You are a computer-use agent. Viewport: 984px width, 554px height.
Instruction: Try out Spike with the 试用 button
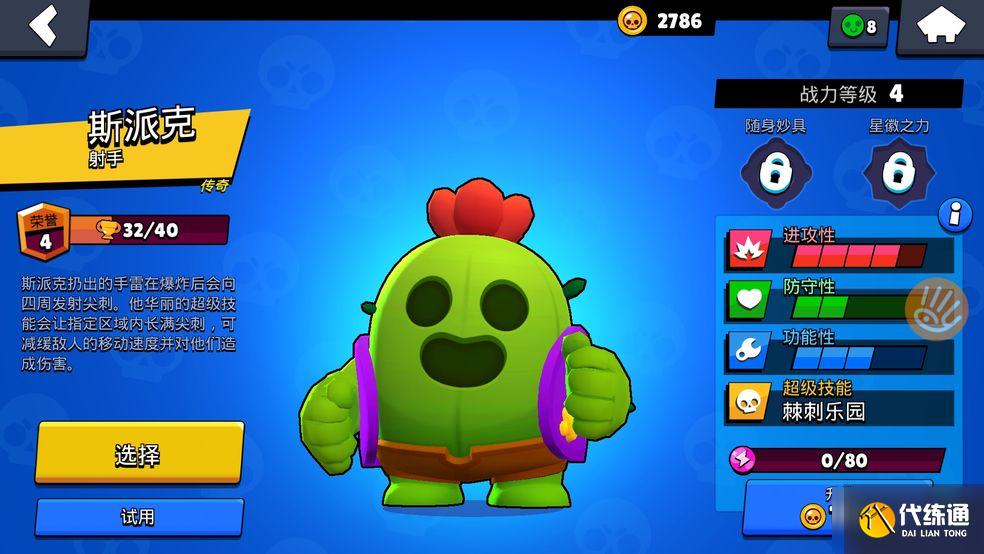click(x=139, y=517)
